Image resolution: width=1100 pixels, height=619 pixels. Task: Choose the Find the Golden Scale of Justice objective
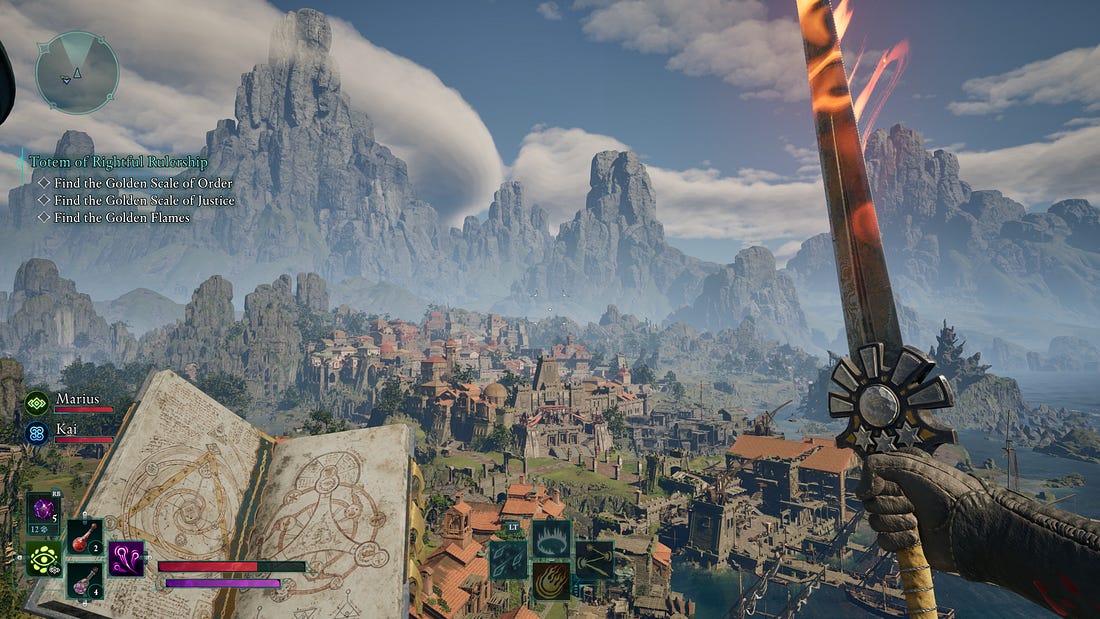[x=144, y=200]
